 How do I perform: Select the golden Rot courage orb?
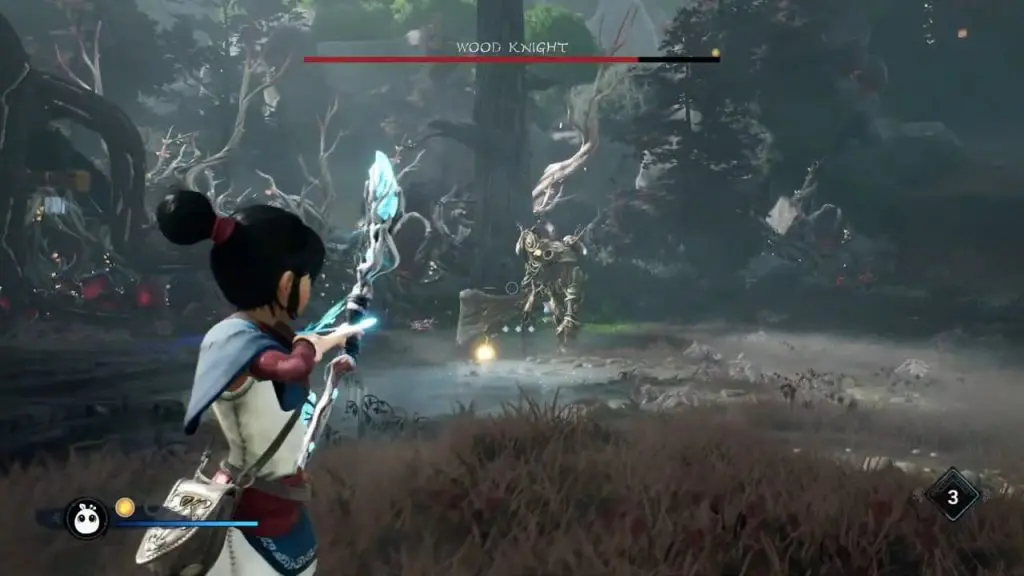pyautogui.click(x=125, y=507)
